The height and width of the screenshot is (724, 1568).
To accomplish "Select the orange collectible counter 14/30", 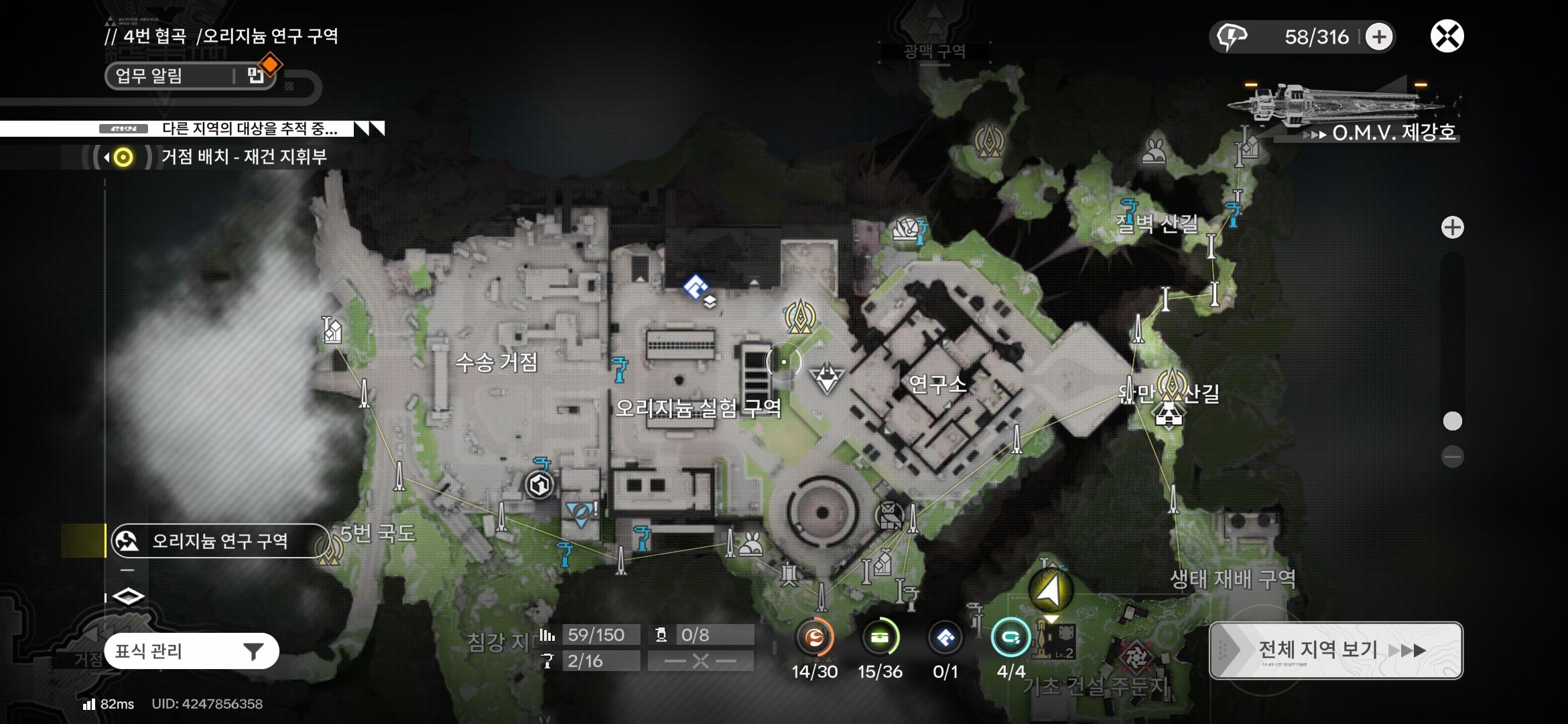I will click(x=814, y=638).
